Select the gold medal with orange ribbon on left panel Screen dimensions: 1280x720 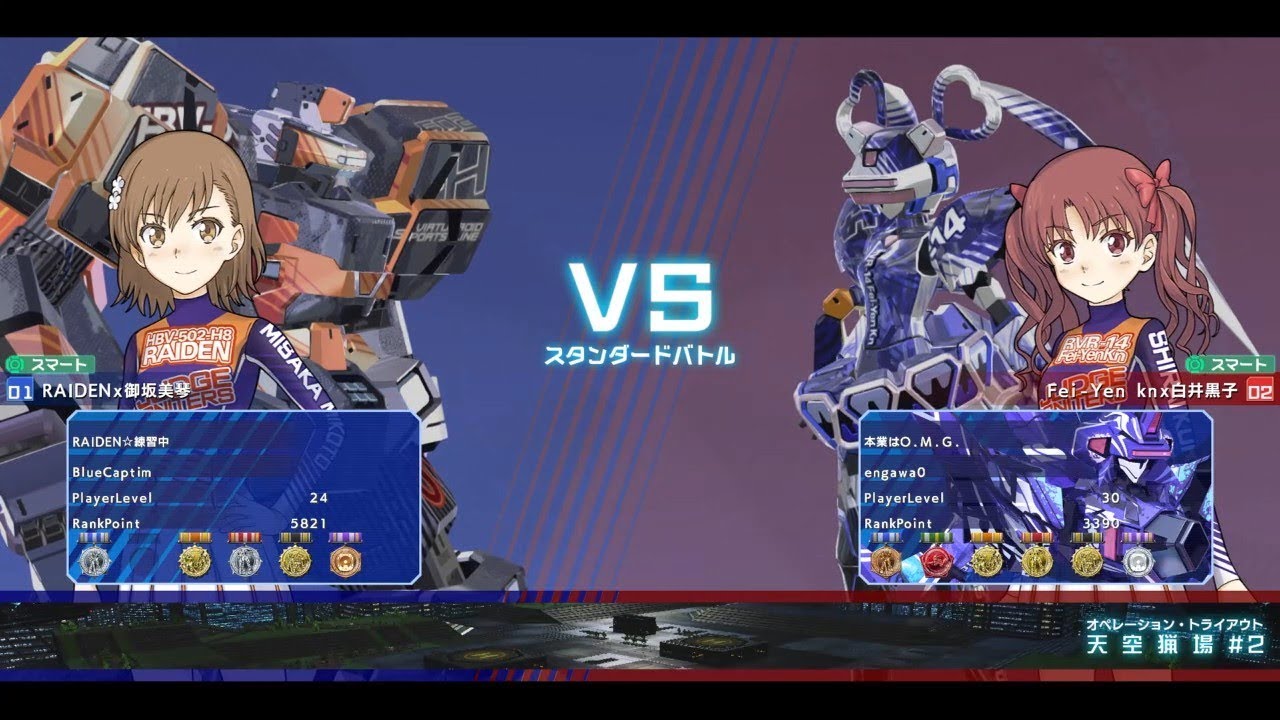[194, 560]
